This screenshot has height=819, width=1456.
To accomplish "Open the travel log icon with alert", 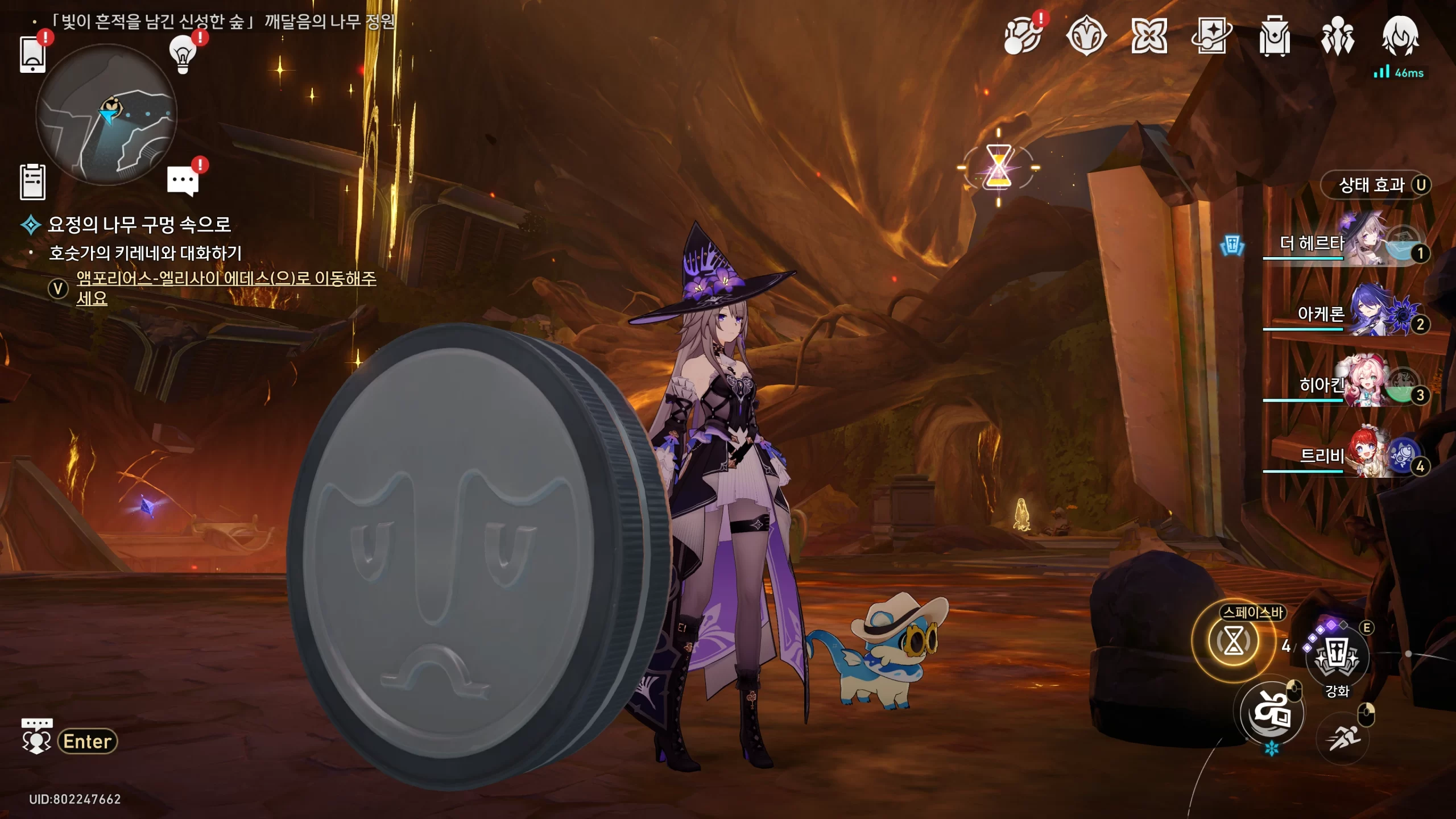I will 1023,36.
